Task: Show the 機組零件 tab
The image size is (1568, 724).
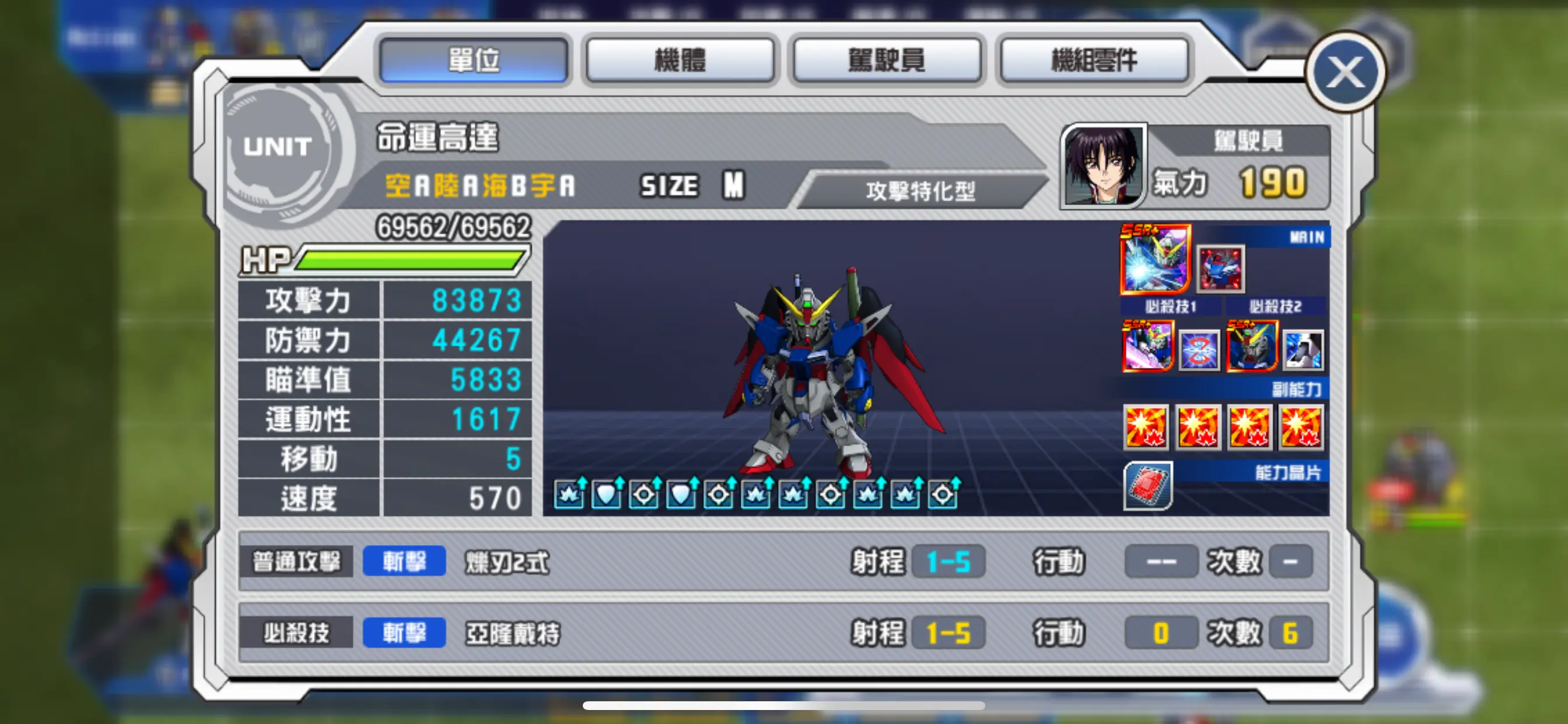Action: (1094, 60)
